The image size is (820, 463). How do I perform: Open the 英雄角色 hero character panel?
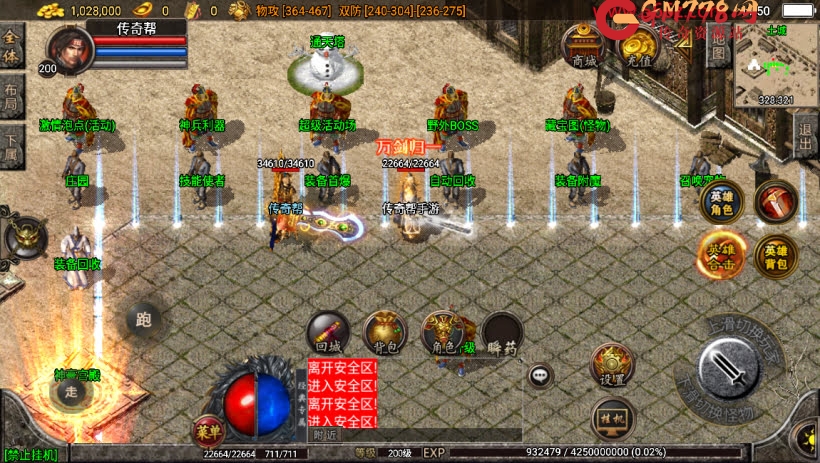click(721, 200)
